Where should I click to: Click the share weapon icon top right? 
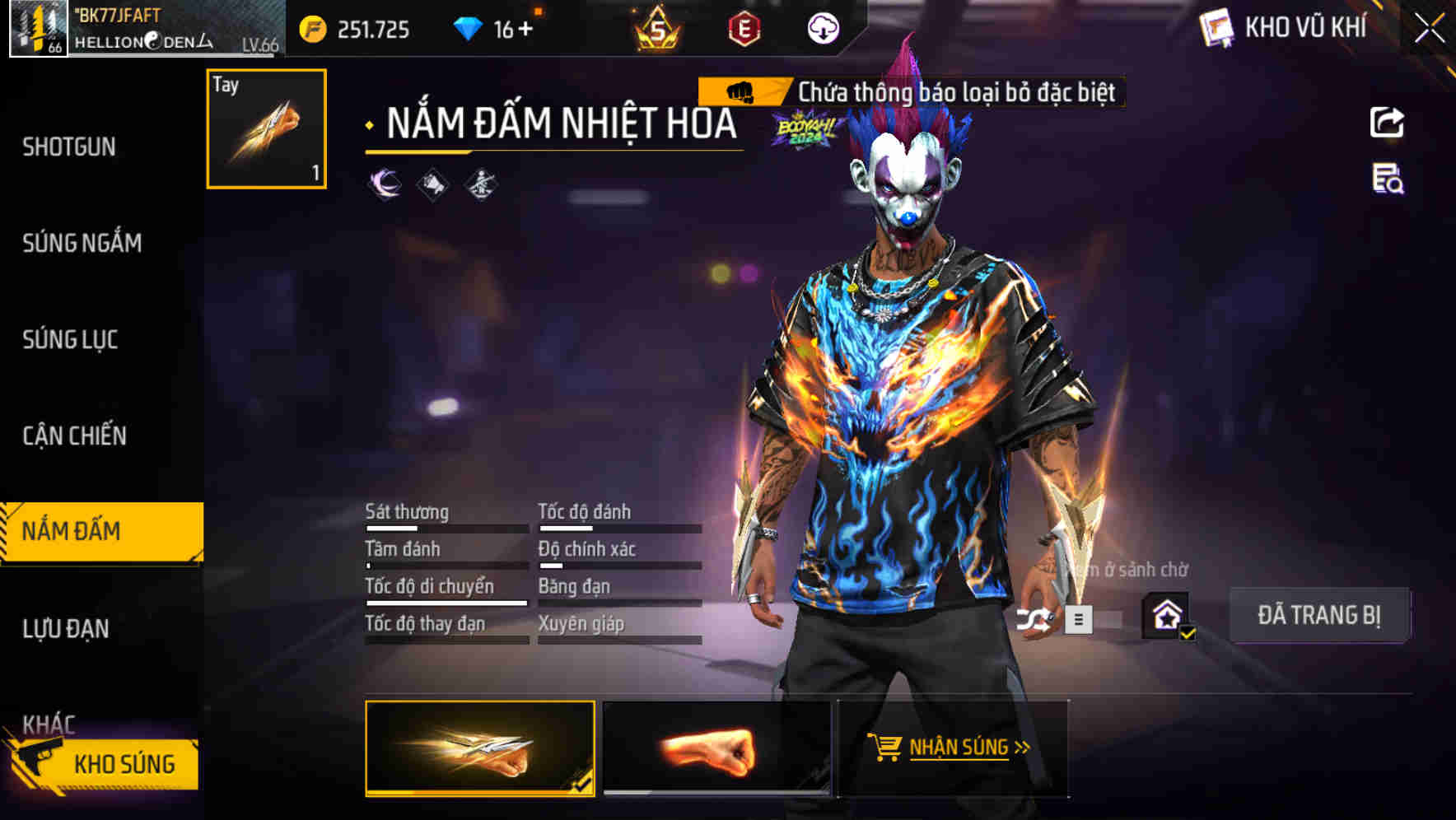pos(1387,123)
